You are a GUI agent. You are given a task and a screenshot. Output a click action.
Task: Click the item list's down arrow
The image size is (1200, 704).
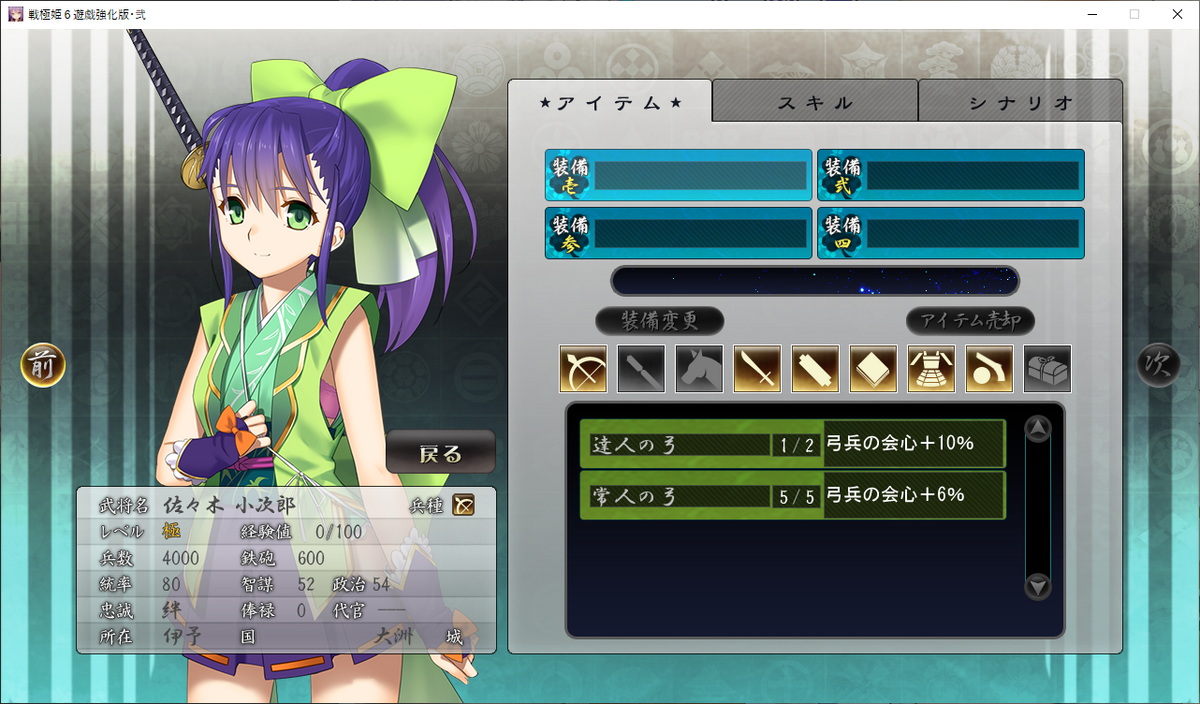click(1038, 587)
